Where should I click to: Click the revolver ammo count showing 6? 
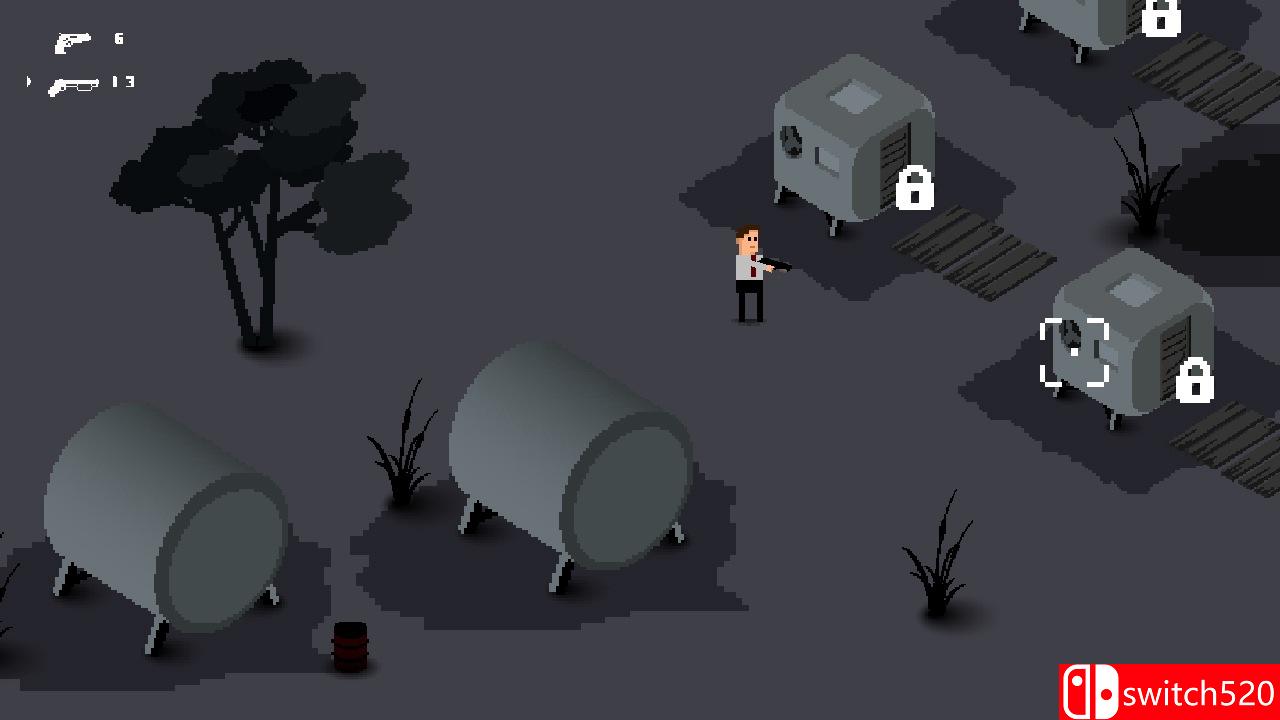tap(116, 41)
